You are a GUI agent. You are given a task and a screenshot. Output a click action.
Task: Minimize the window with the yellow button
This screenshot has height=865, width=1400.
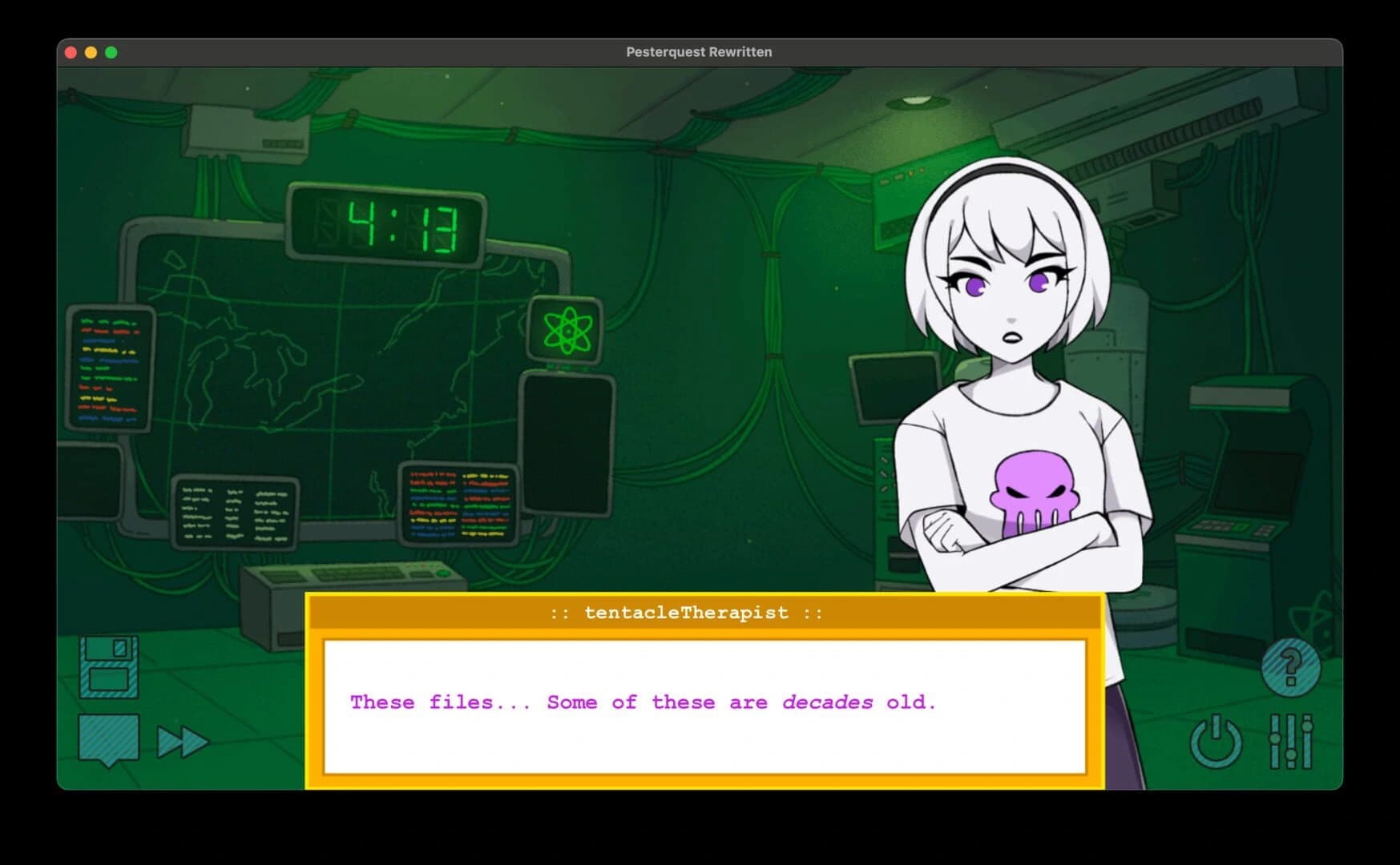90,51
